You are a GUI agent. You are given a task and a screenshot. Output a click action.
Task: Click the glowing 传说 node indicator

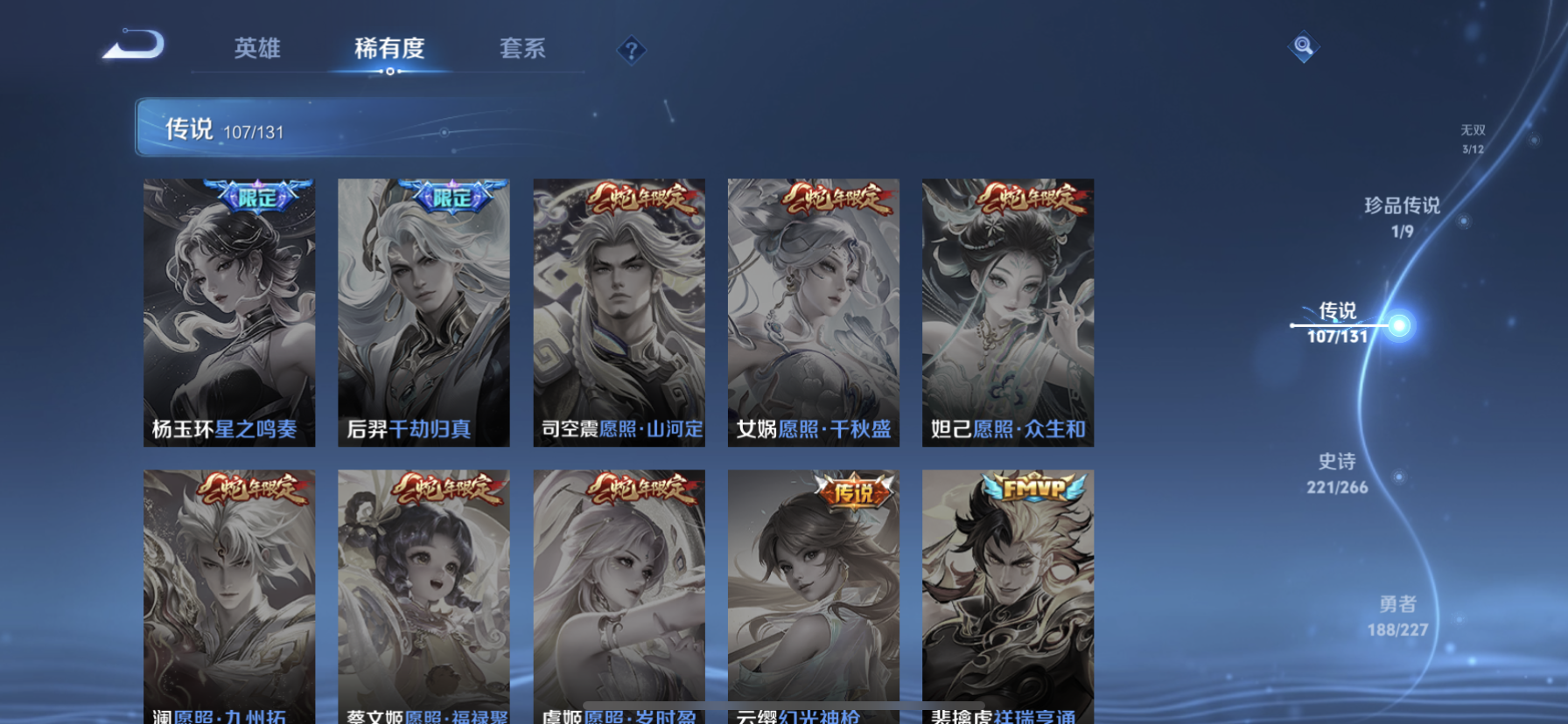pyautogui.click(x=1401, y=324)
